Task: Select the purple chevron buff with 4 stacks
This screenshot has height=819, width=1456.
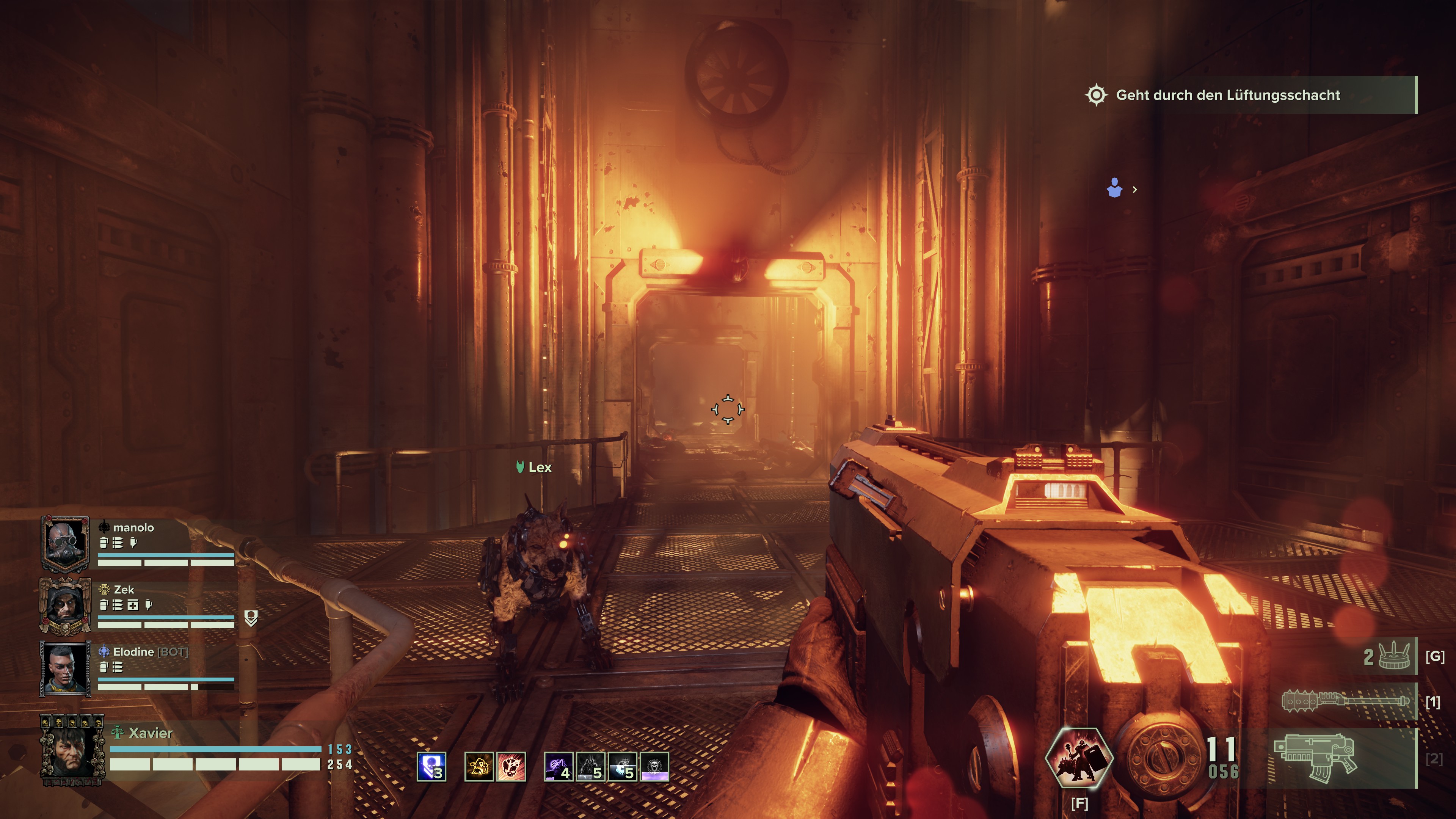Action: (x=559, y=767)
